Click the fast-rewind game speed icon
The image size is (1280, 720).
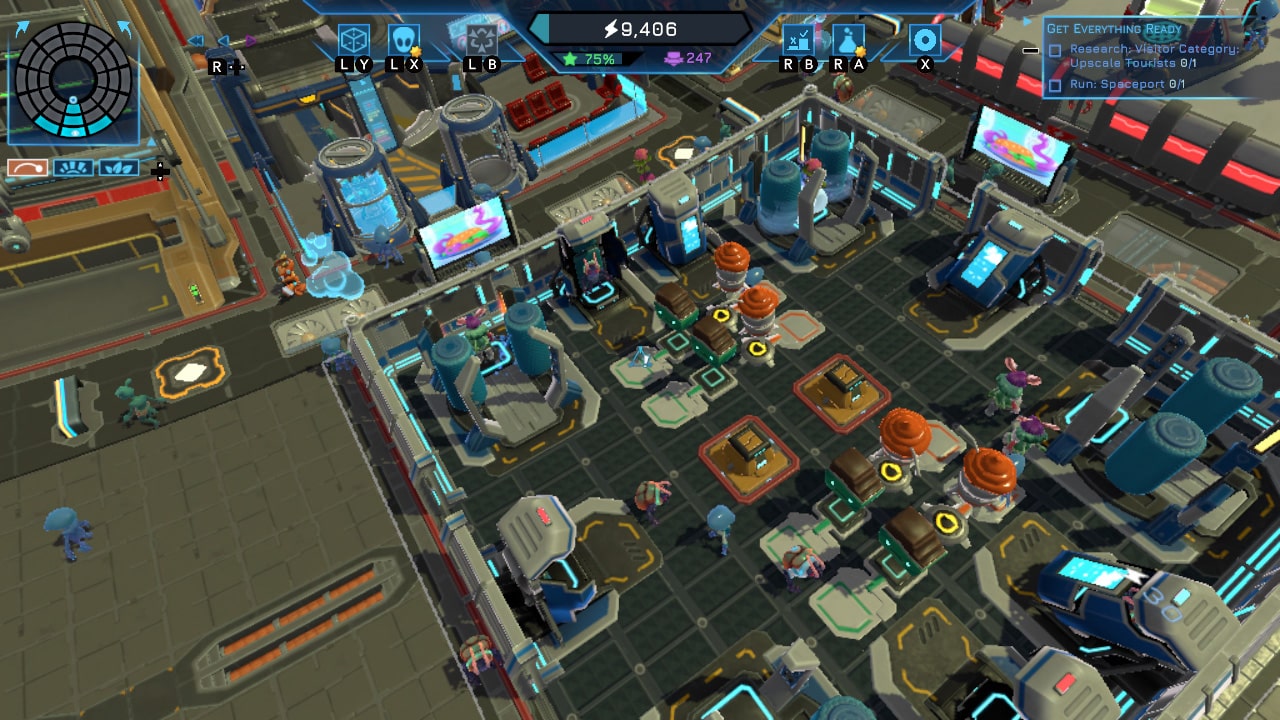click(x=194, y=41)
